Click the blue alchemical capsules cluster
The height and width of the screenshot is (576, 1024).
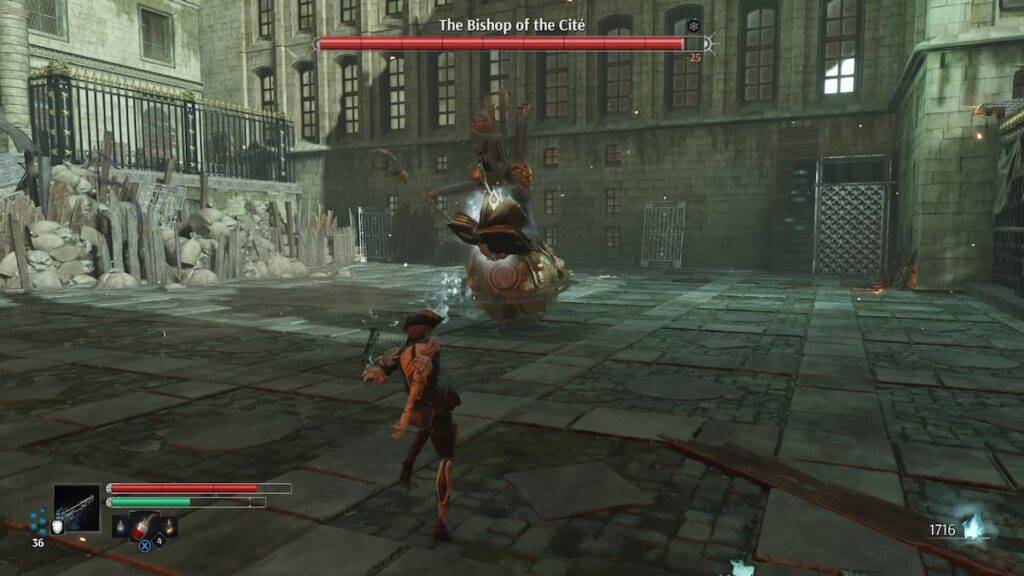(x=39, y=522)
